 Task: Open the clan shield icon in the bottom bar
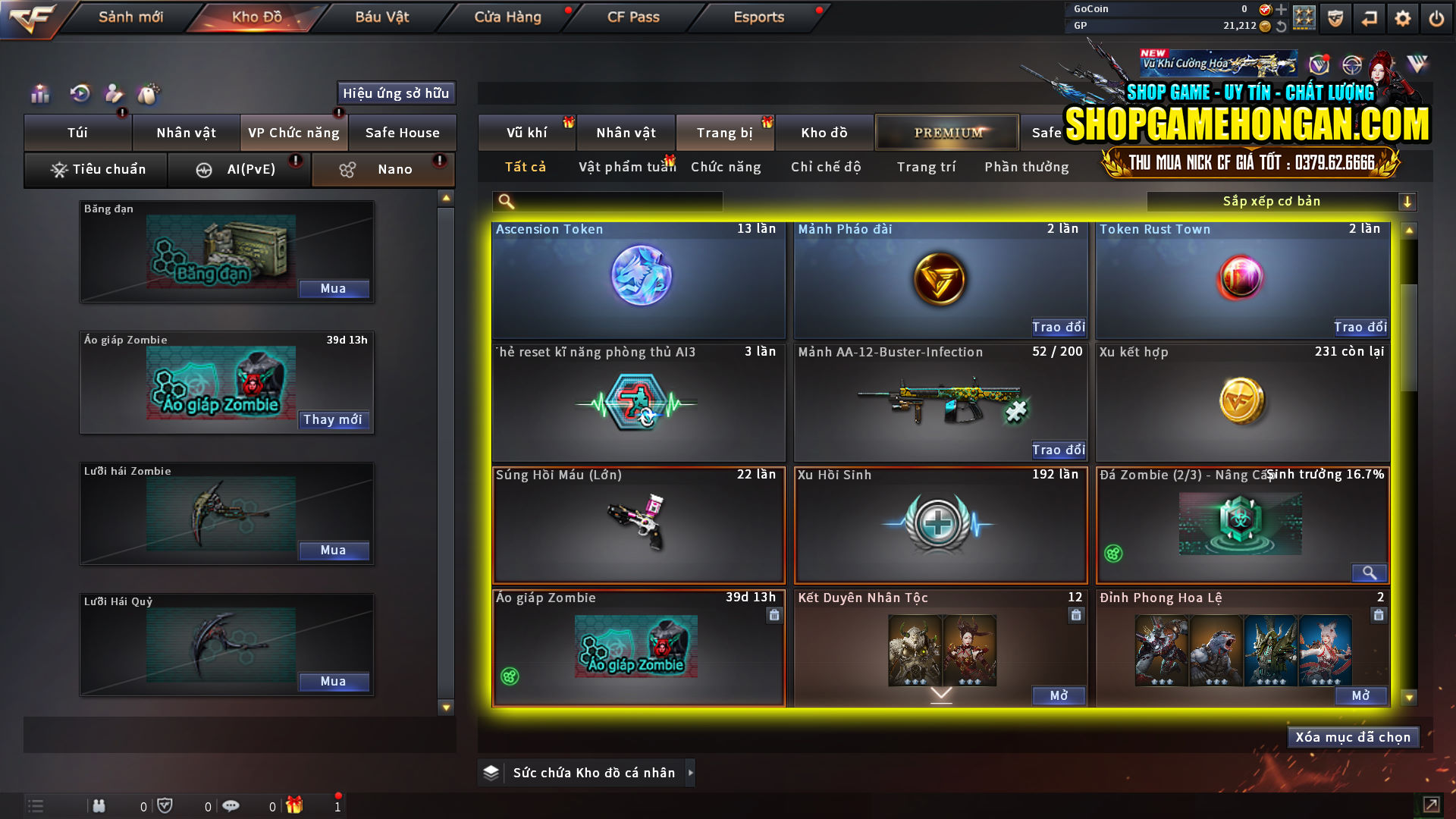[x=166, y=805]
